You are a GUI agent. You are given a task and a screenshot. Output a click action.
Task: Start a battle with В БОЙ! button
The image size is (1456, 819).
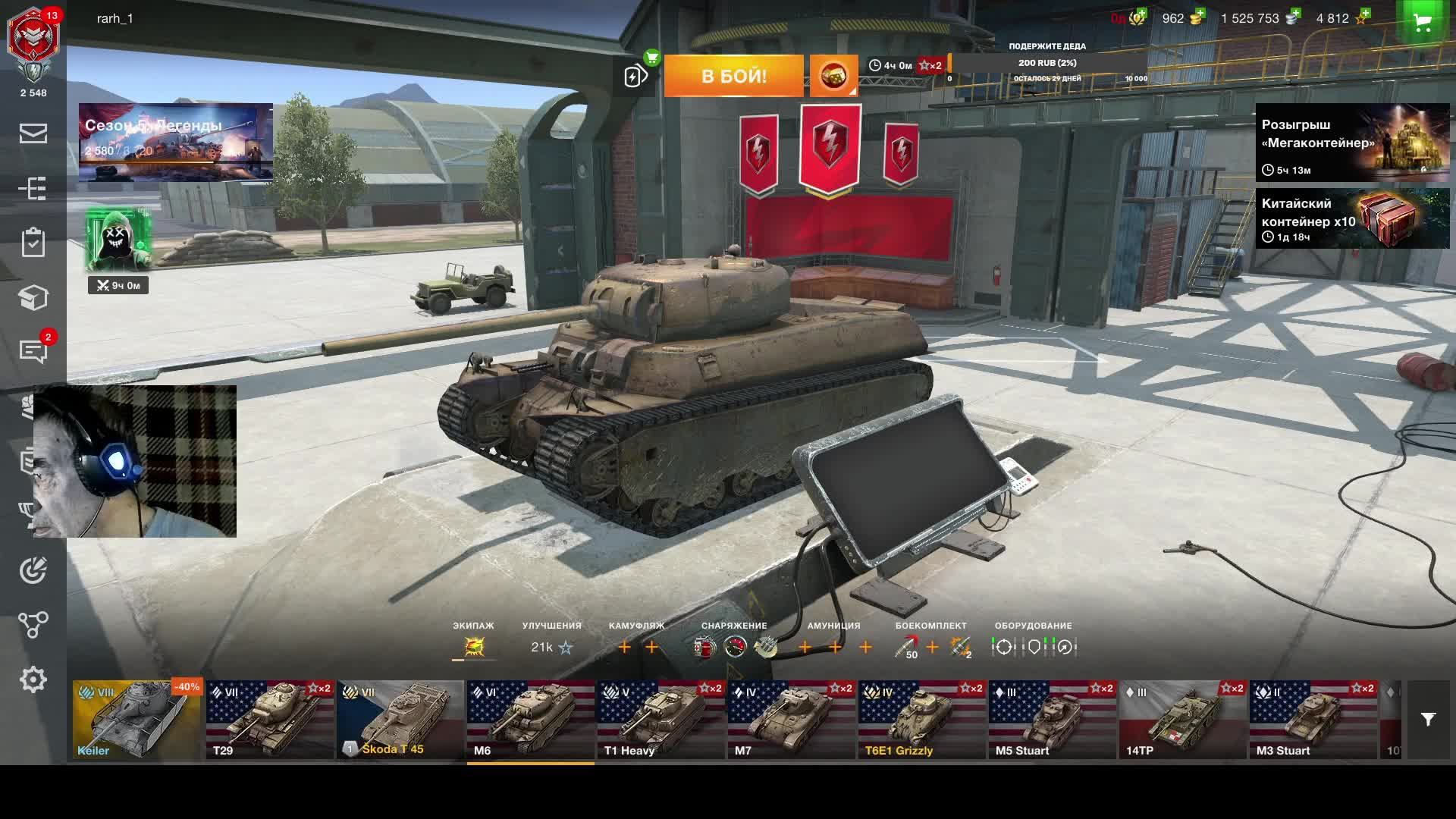[733, 76]
